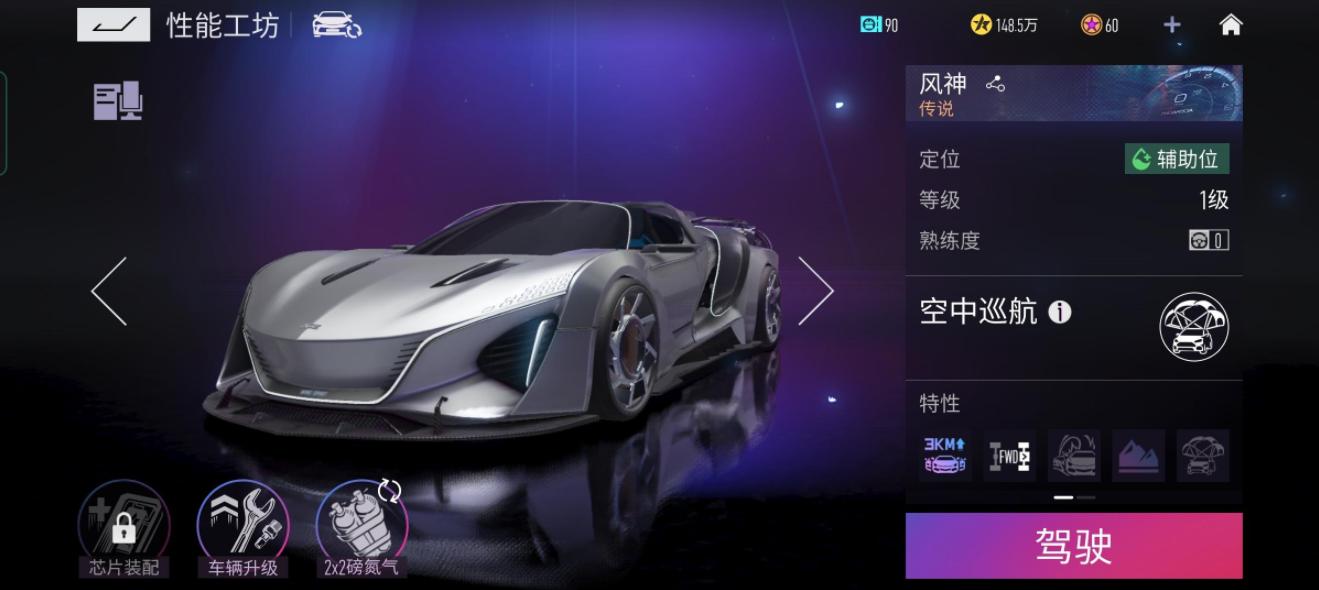Open the comparison panel icon under the title

click(118, 102)
